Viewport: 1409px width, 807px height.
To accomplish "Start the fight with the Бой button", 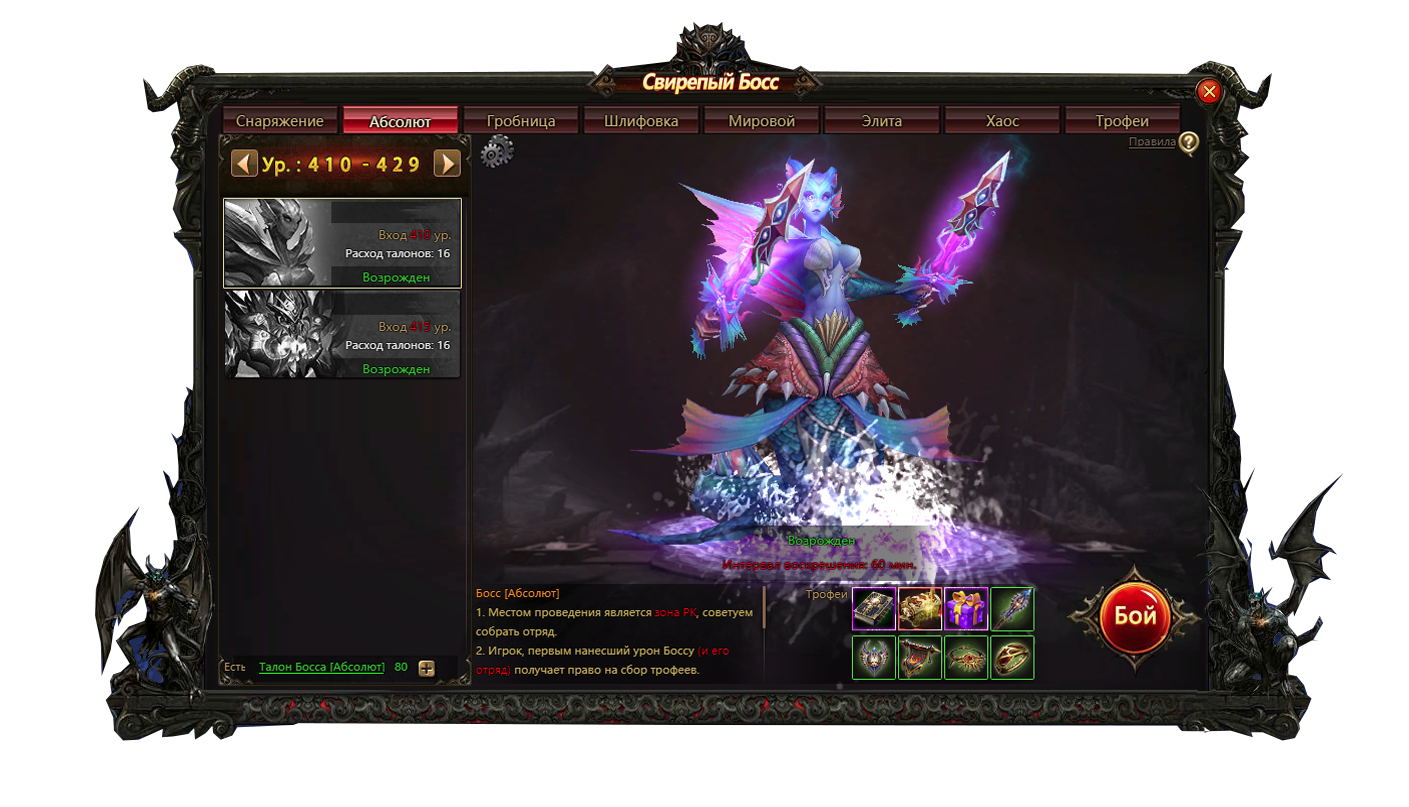I will (x=1135, y=616).
